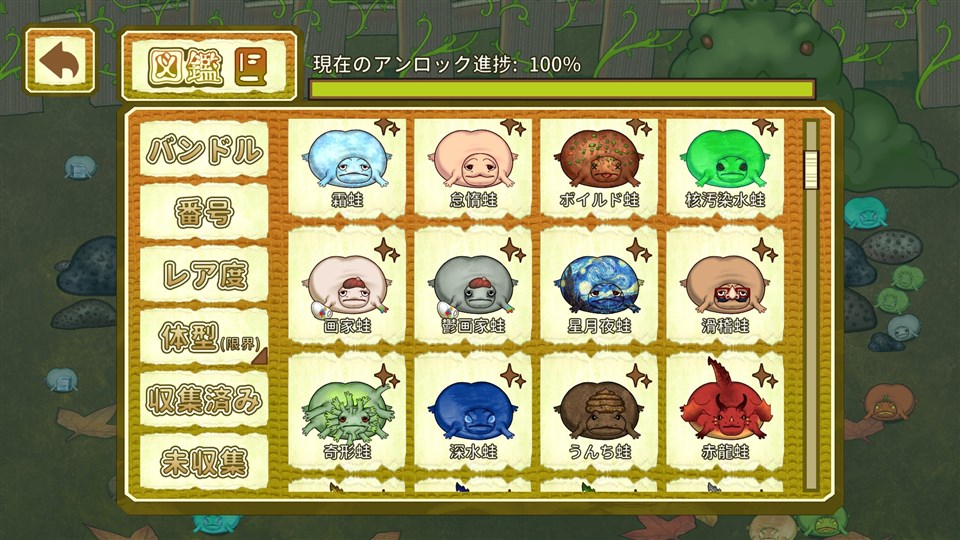Open the 奇形蛙 entry
Screen dimensions: 960x540
pos(346,417)
